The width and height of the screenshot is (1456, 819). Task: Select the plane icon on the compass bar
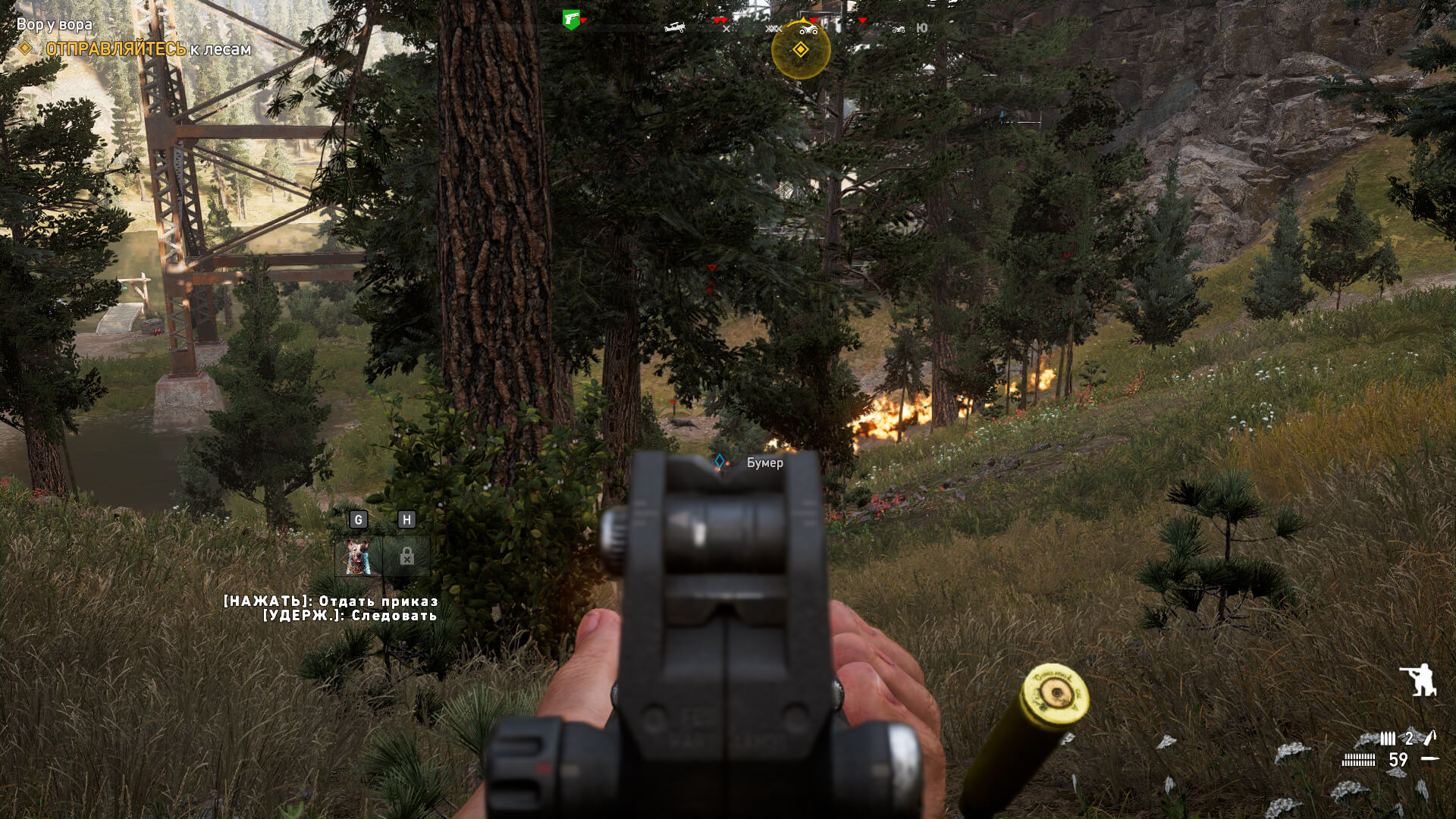(675, 27)
